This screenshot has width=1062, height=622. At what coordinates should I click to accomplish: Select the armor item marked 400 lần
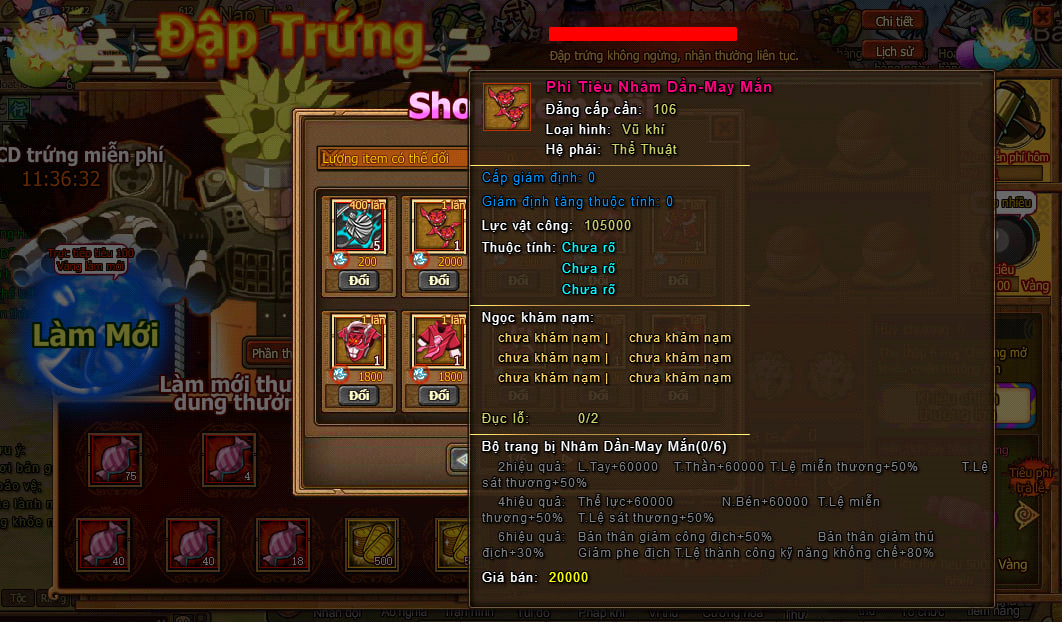click(359, 226)
